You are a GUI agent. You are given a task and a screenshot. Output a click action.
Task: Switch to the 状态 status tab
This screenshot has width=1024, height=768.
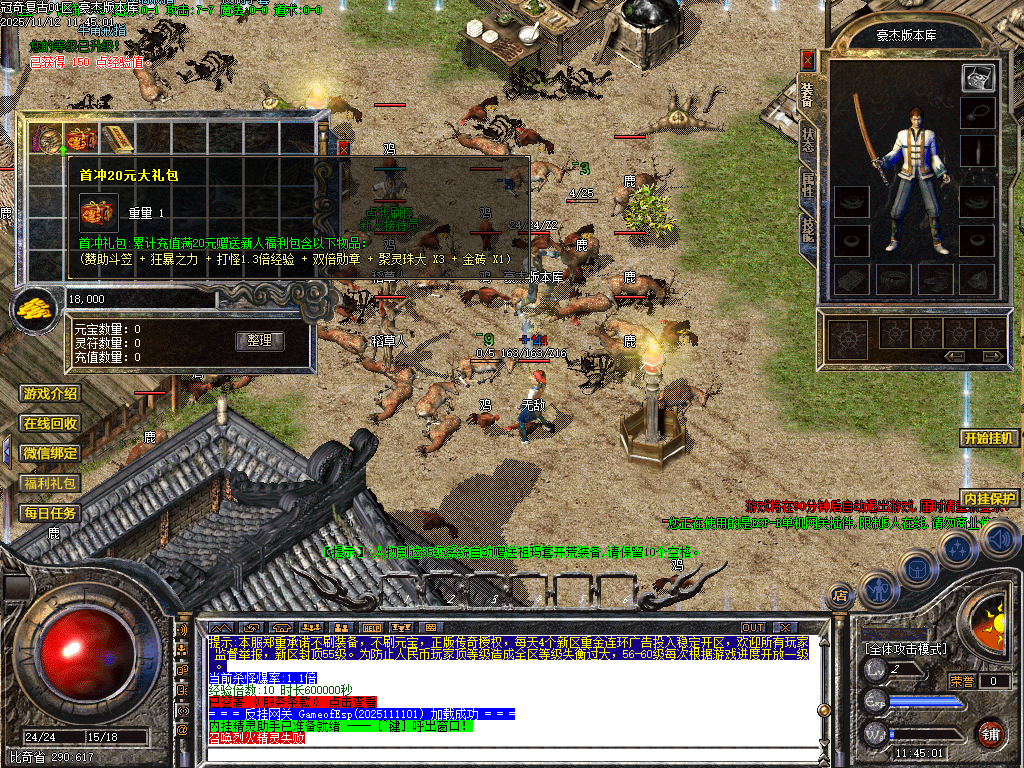pos(808,140)
